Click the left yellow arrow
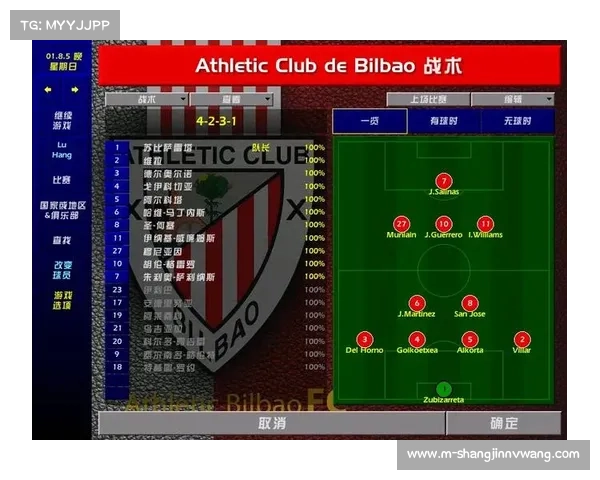The height and width of the screenshot is (480, 600). point(47,89)
